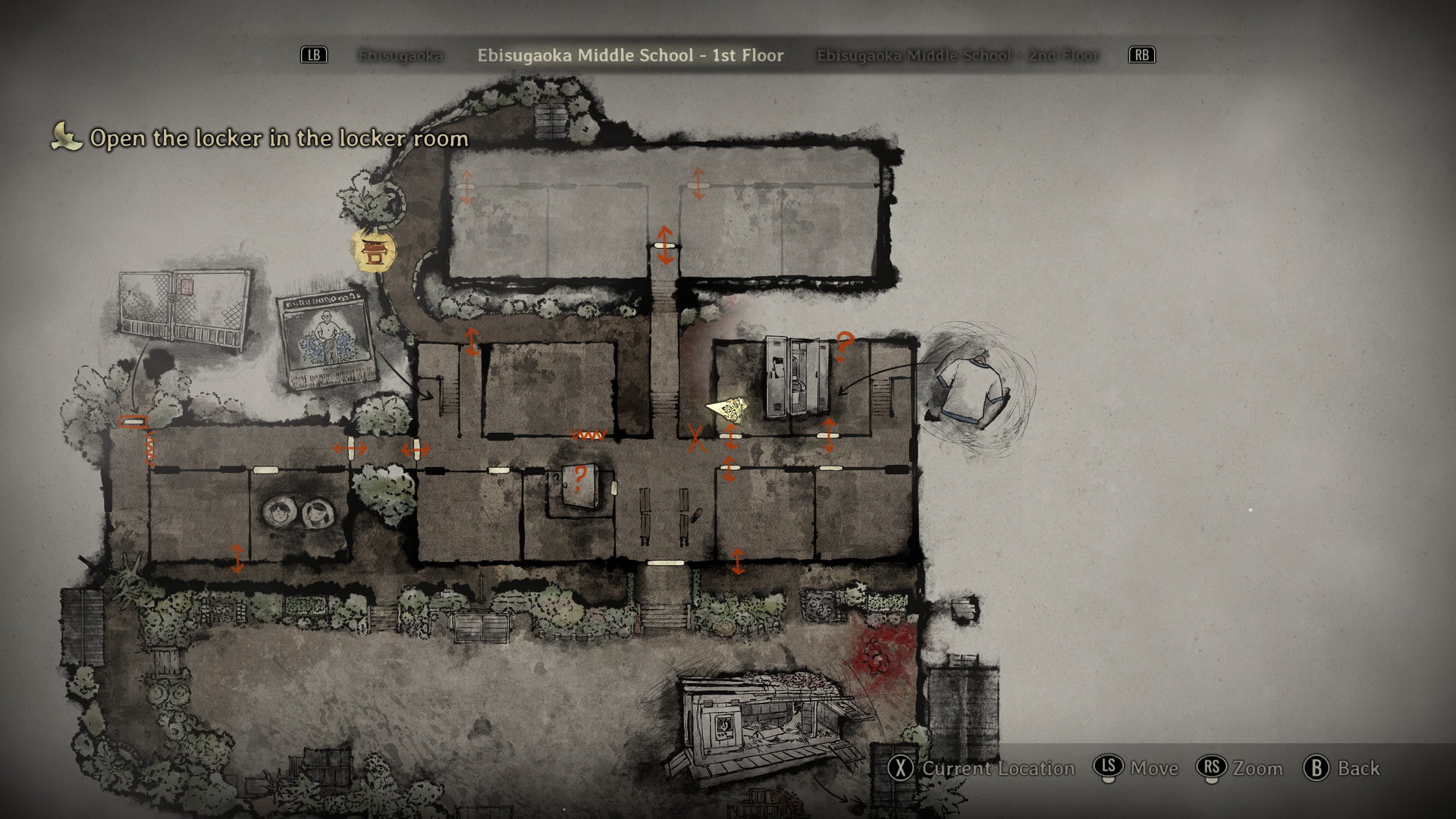Click the question mark beside the lockers

(x=843, y=347)
